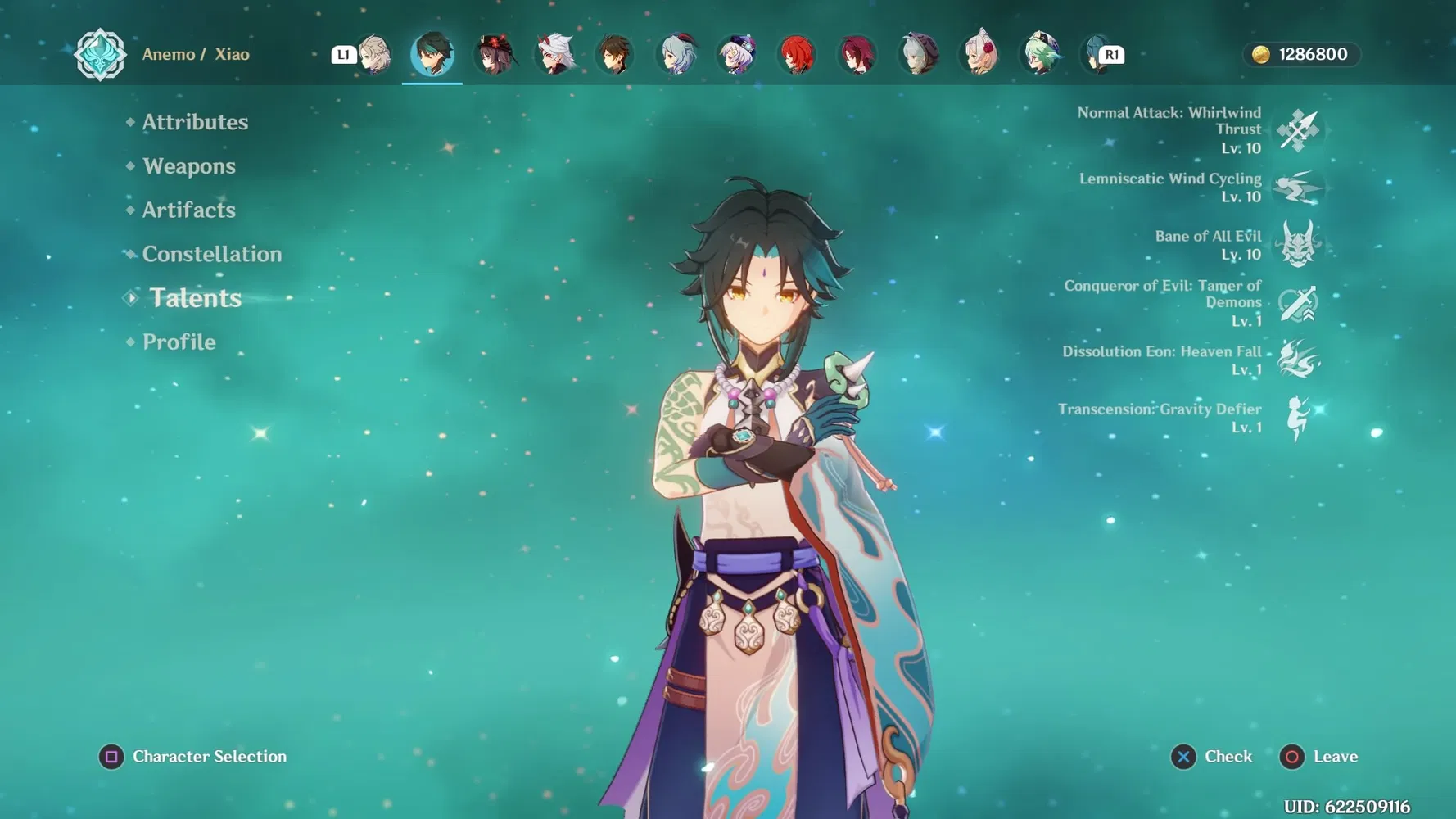This screenshot has width=1456, height=819.
Task: Select the Talents menu entry
Action: click(195, 298)
